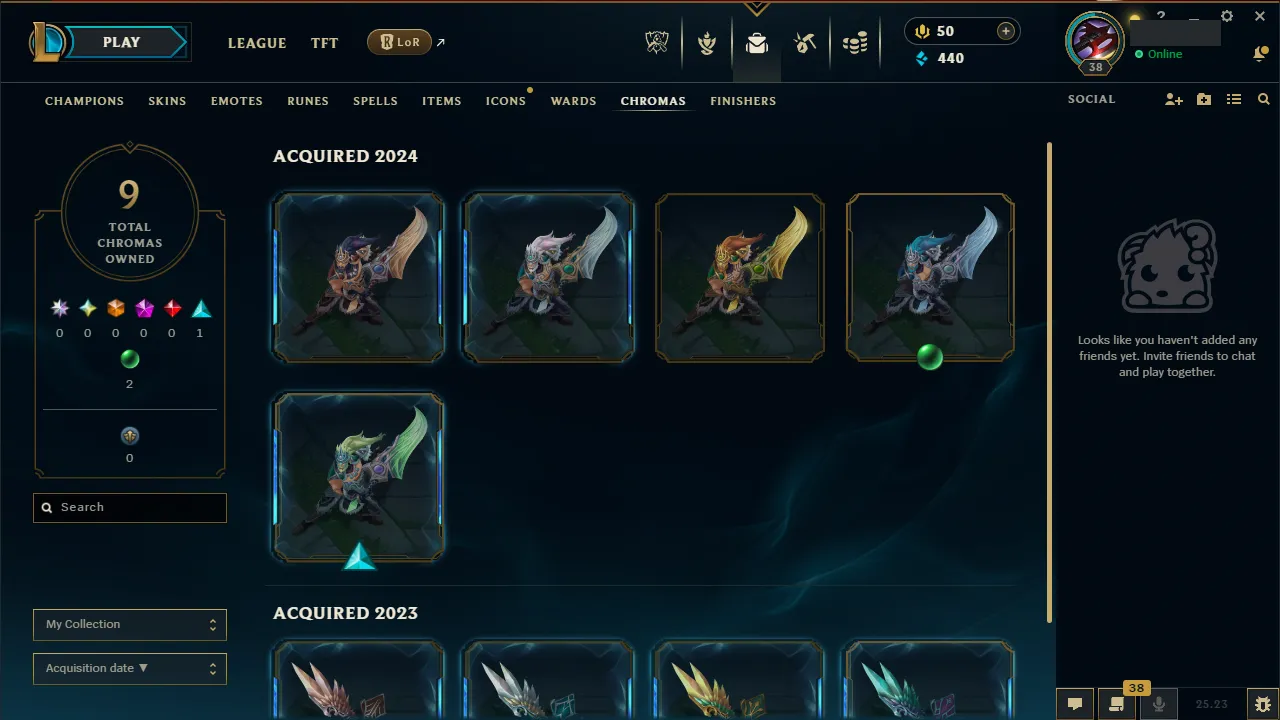
Task: Open the store coins icon
Action: point(855,43)
